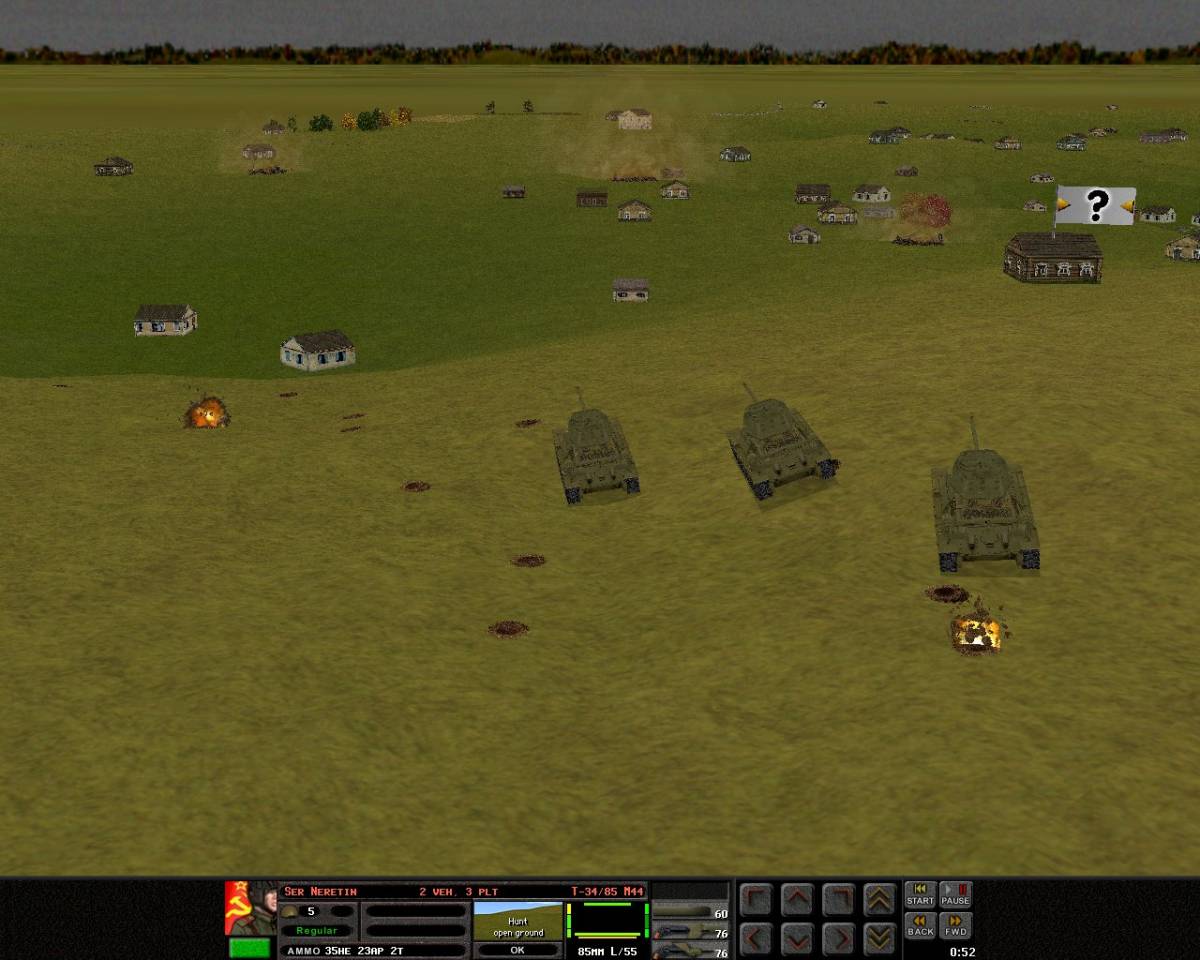The width and height of the screenshot is (1200, 960).
Task: Click the Soviet tank commander portrait
Action: coord(250,907)
